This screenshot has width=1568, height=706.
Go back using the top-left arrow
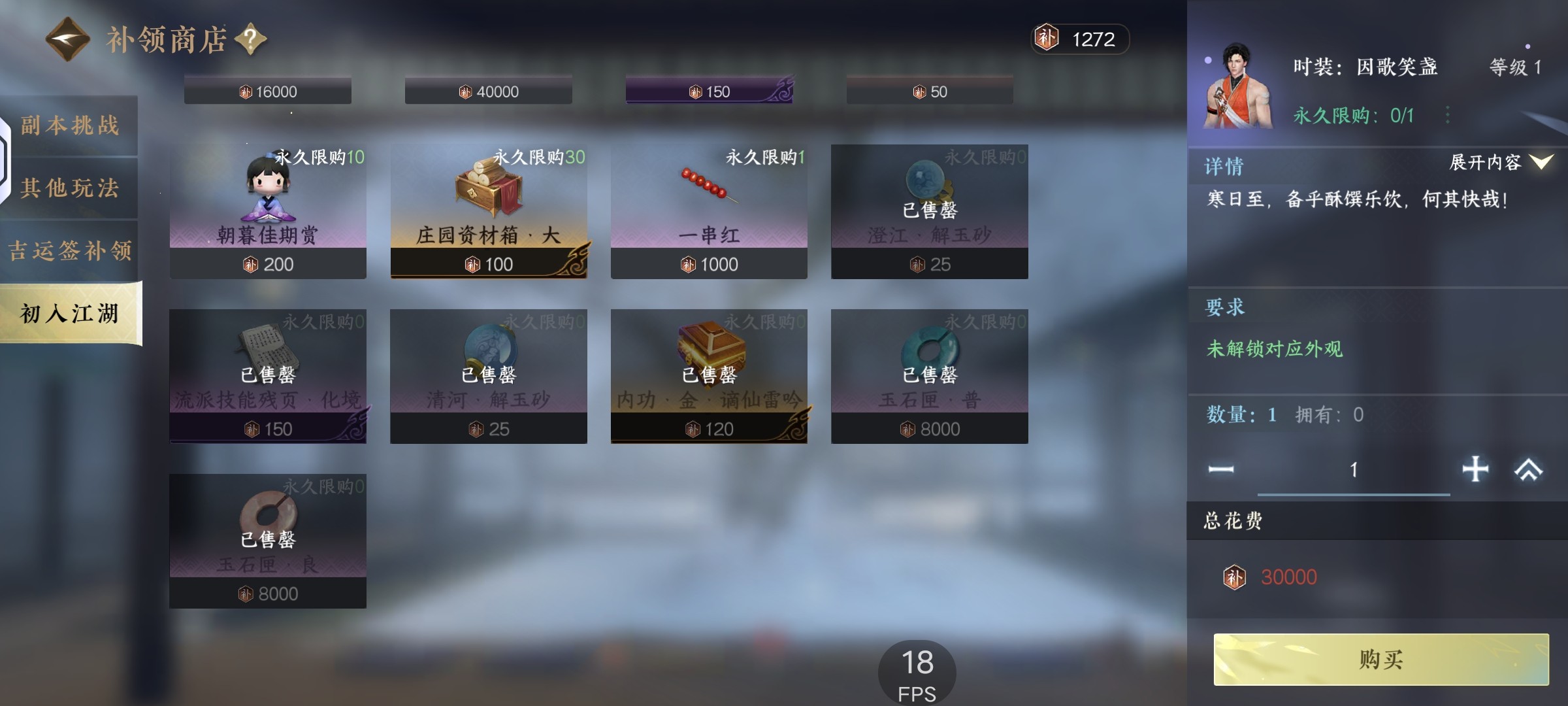pos(67,39)
